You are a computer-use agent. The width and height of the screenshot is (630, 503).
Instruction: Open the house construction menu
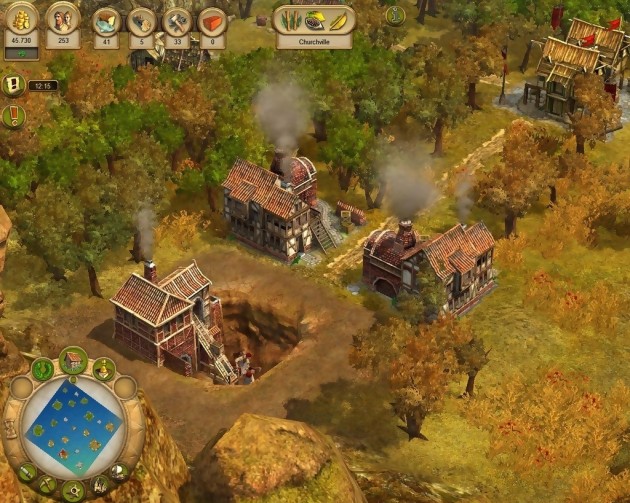click(x=73, y=360)
